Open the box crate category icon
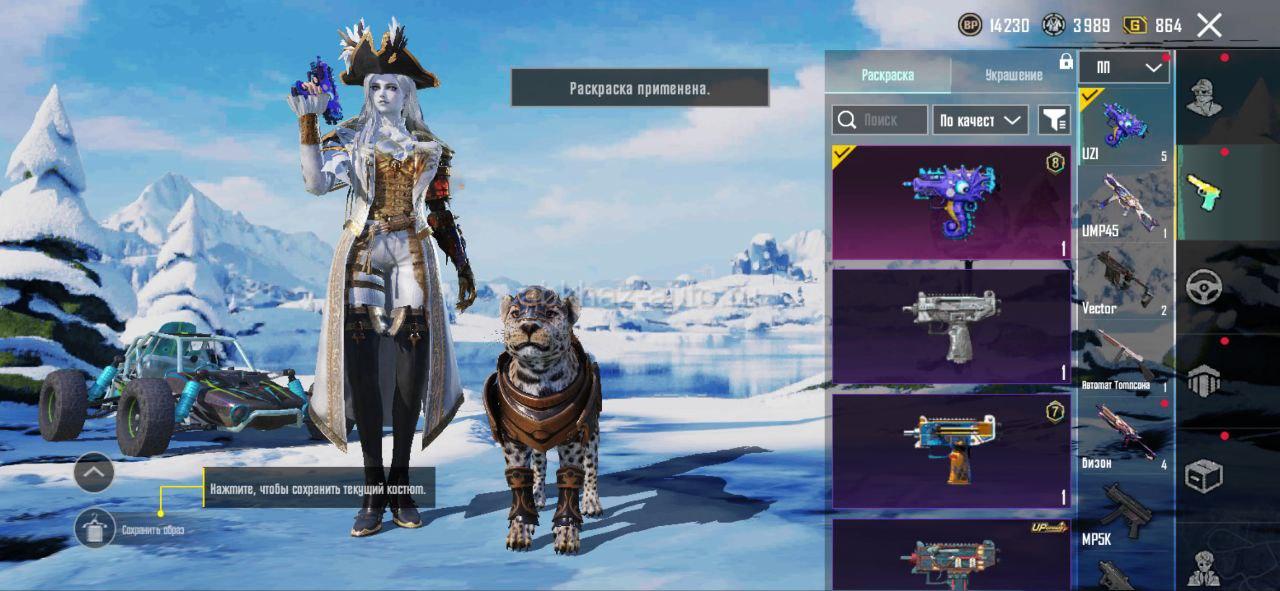The image size is (1280, 591). pos(1204,476)
